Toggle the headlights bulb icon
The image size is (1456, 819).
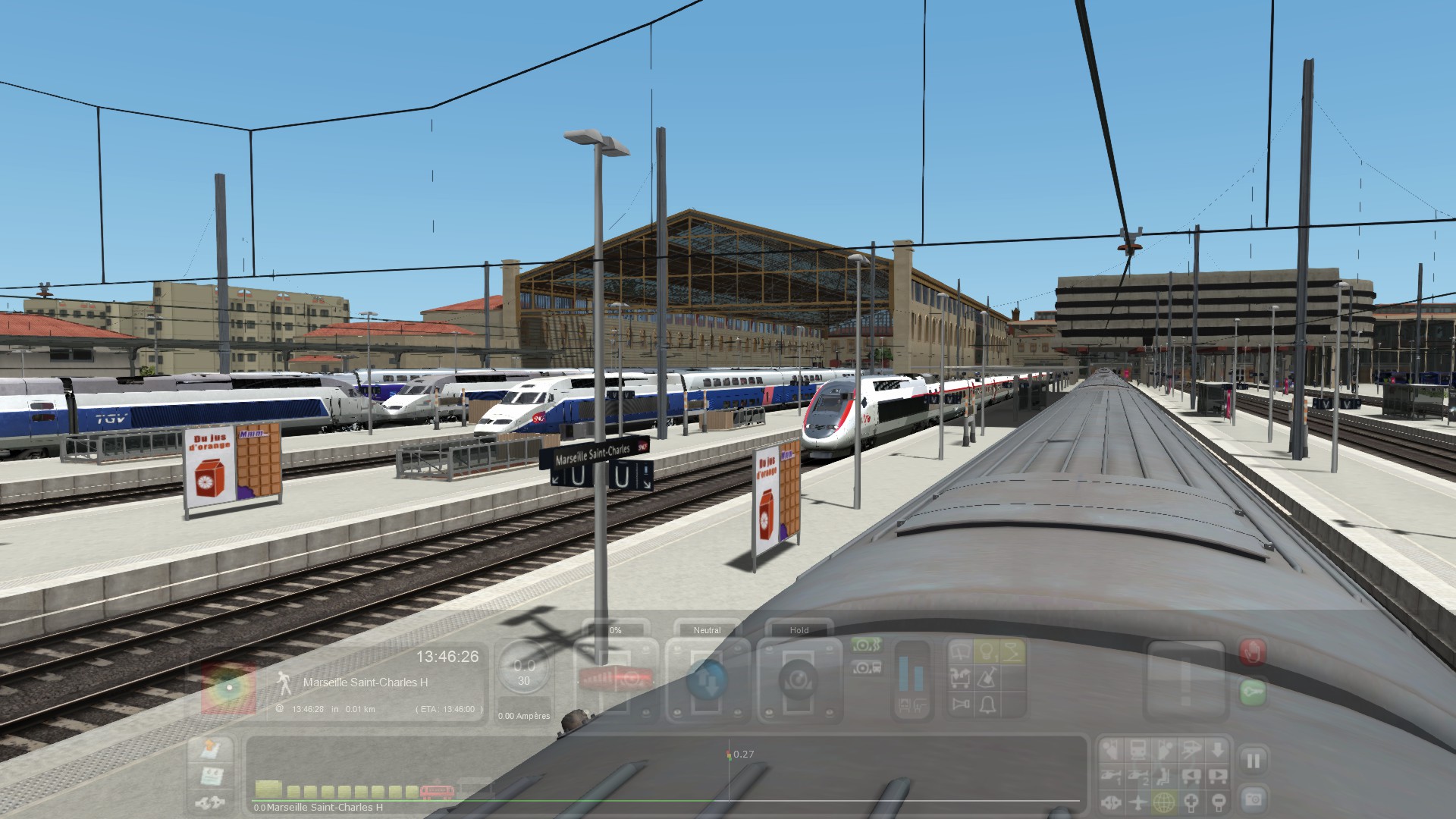[987, 651]
